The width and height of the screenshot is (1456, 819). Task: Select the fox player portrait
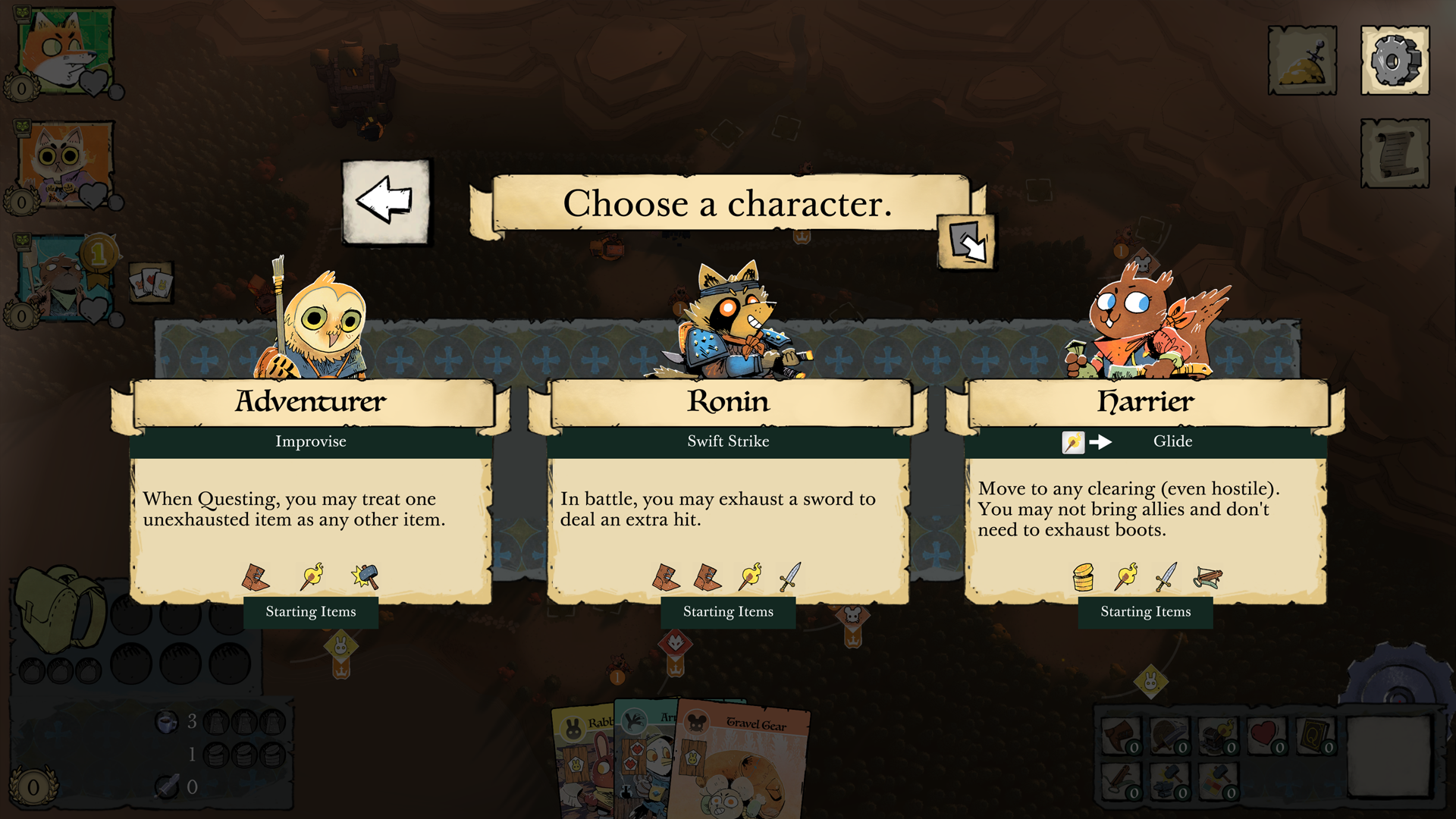tap(61, 47)
